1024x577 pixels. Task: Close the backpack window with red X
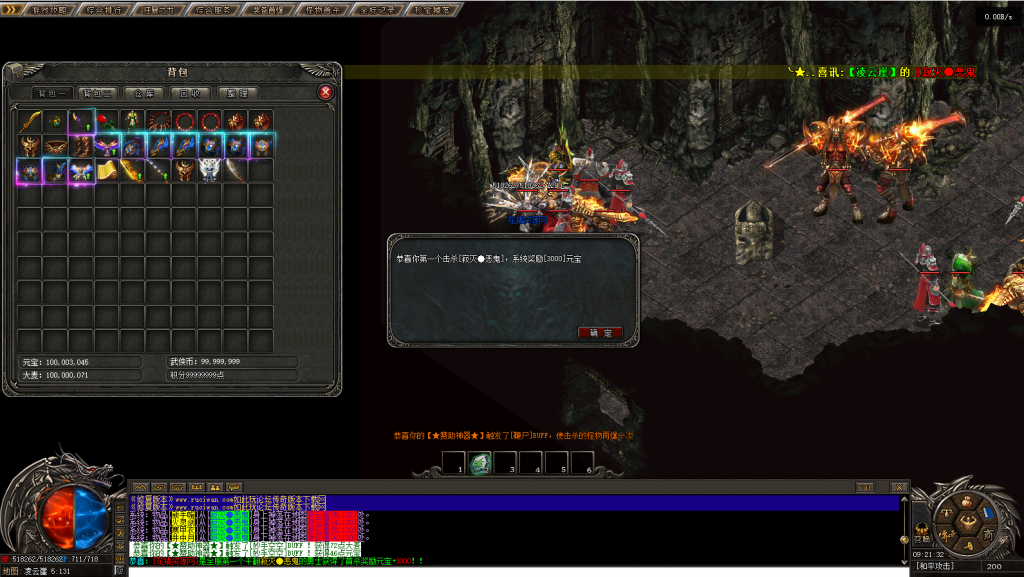(325, 92)
